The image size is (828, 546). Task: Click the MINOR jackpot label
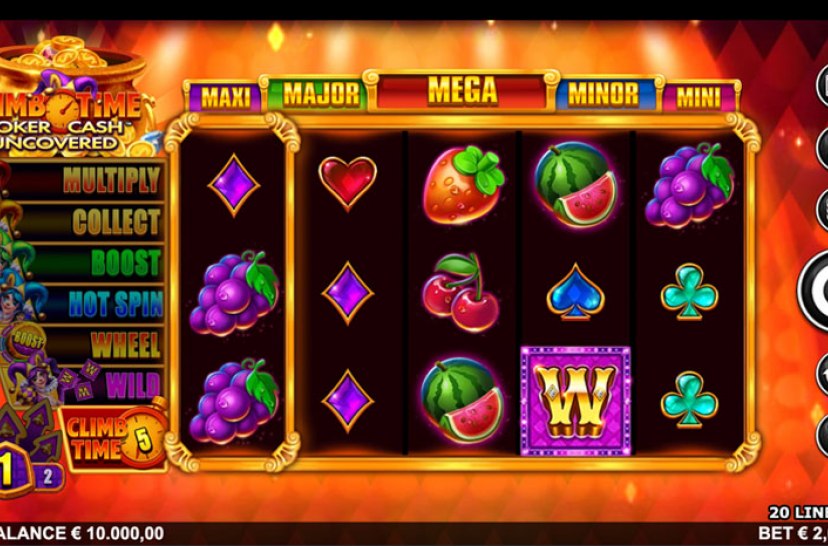[x=603, y=95]
